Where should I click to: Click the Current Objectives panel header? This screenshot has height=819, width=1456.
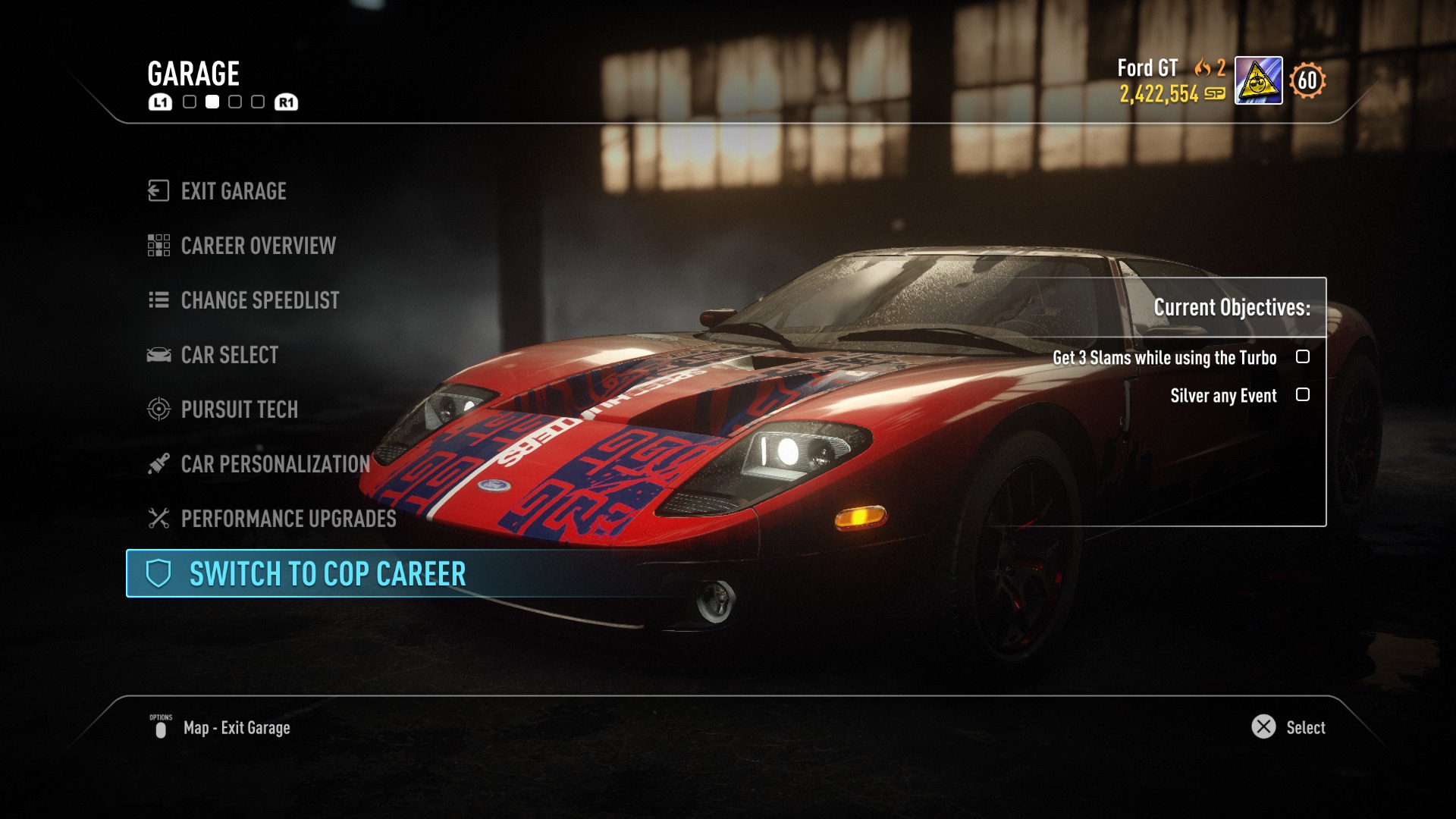click(x=1231, y=308)
